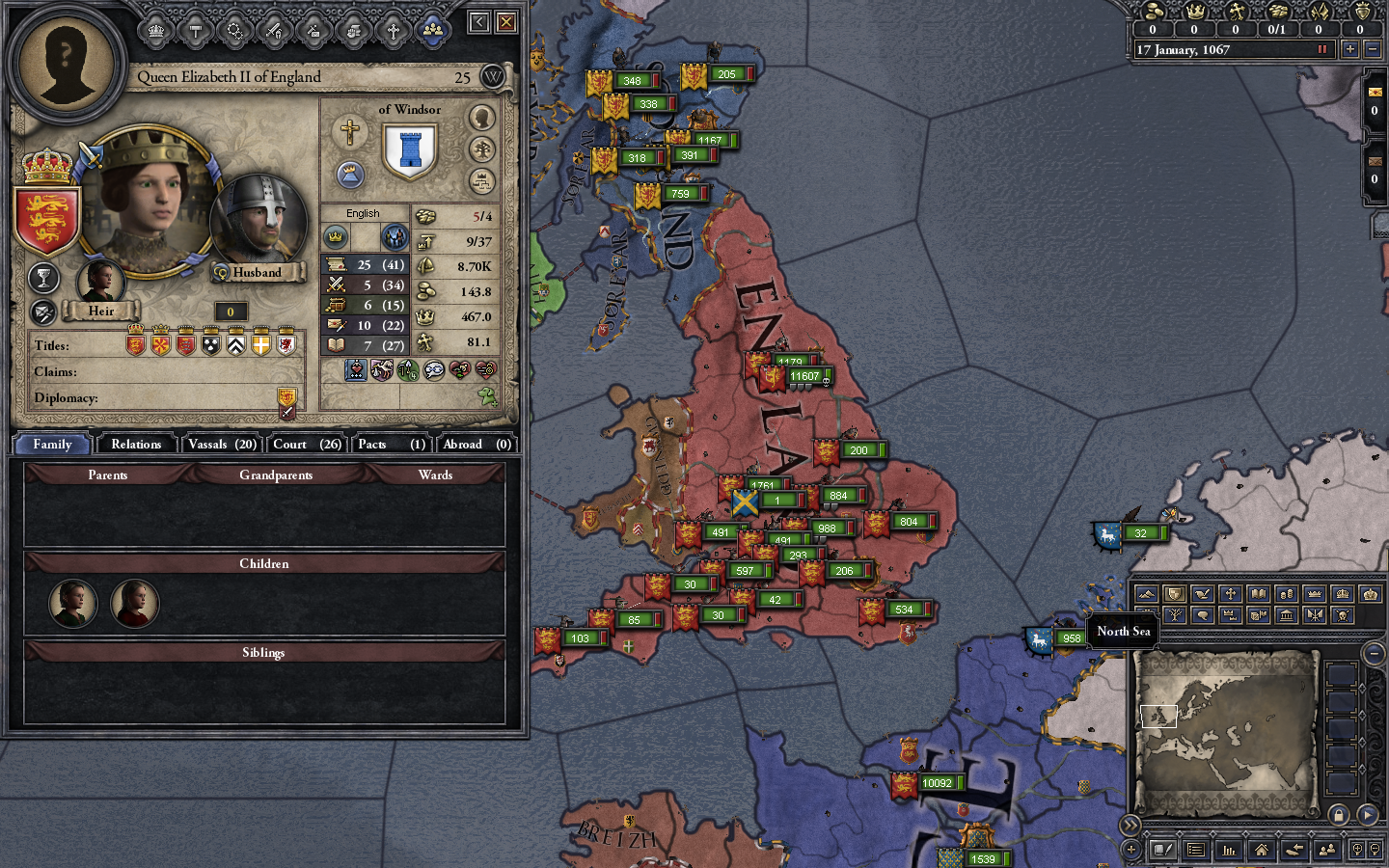The height and width of the screenshot is (868, 1389).
Task: Open the Religion screen via the cross icon
Action: click(394, 30)
